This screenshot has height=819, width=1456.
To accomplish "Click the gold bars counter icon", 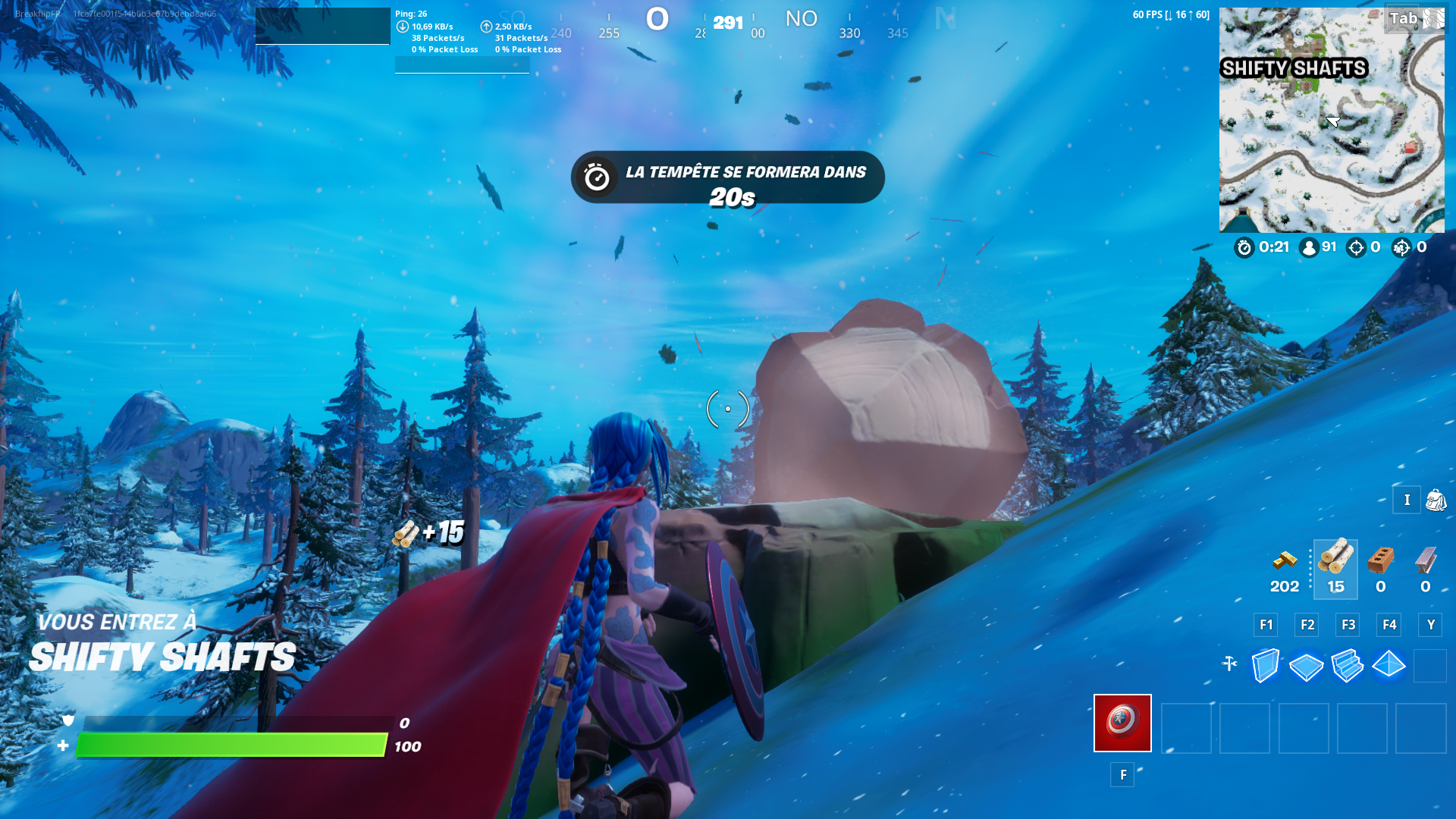I will 1284,561.
